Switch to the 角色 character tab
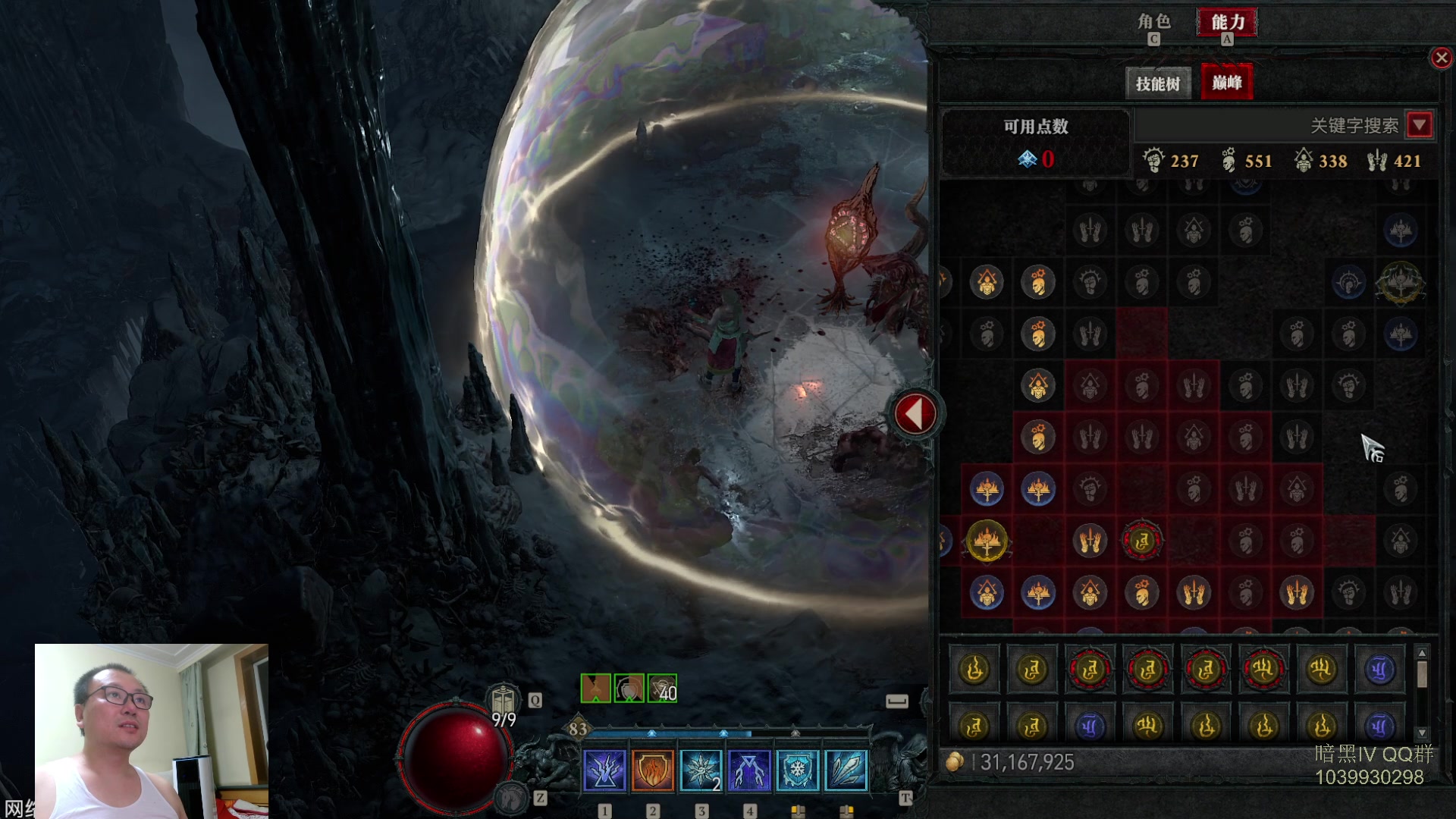The image size is (1456, 819). tap(1153, 22)
